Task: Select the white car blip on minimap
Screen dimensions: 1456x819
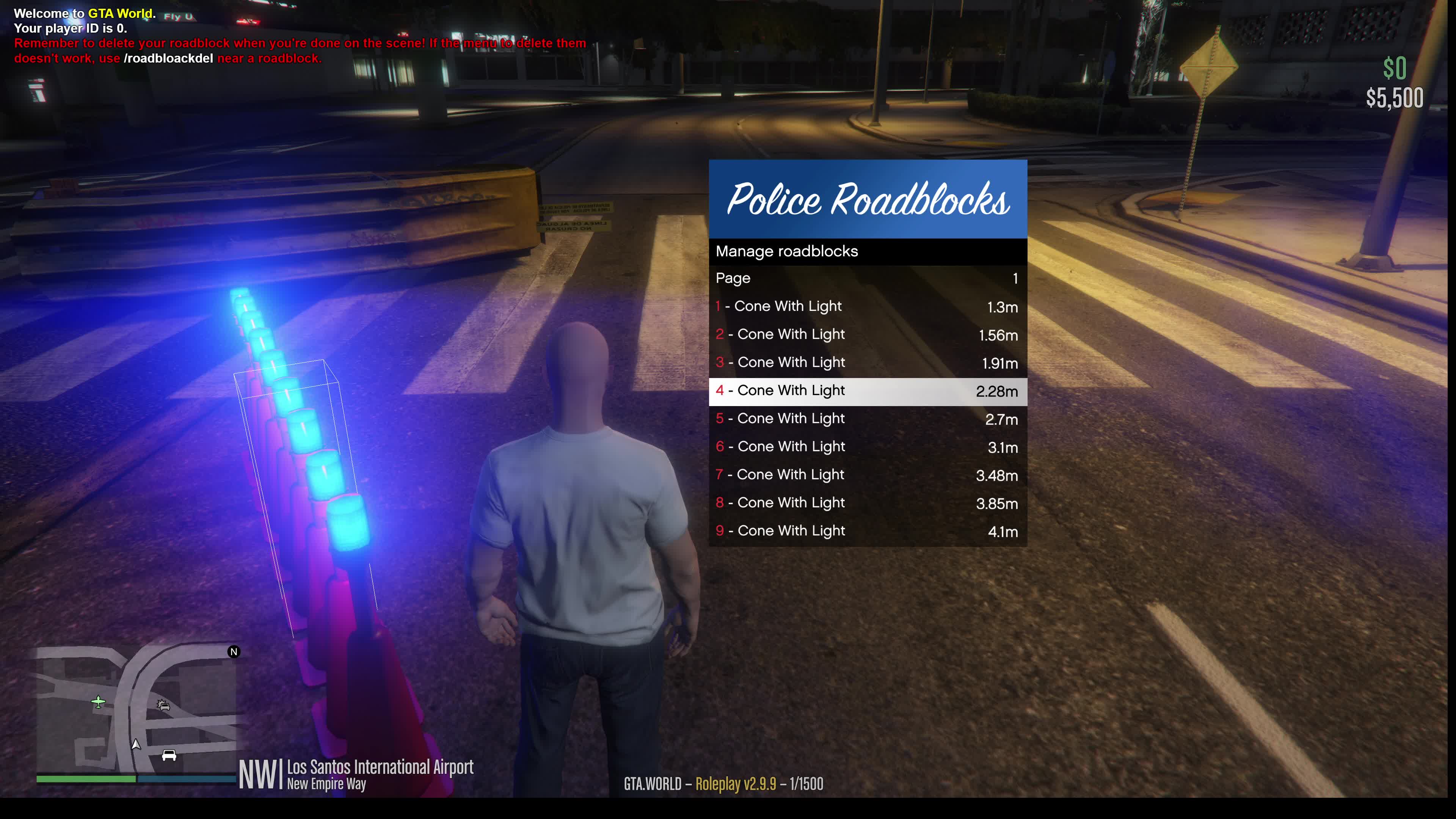Action: click(169, 755)
